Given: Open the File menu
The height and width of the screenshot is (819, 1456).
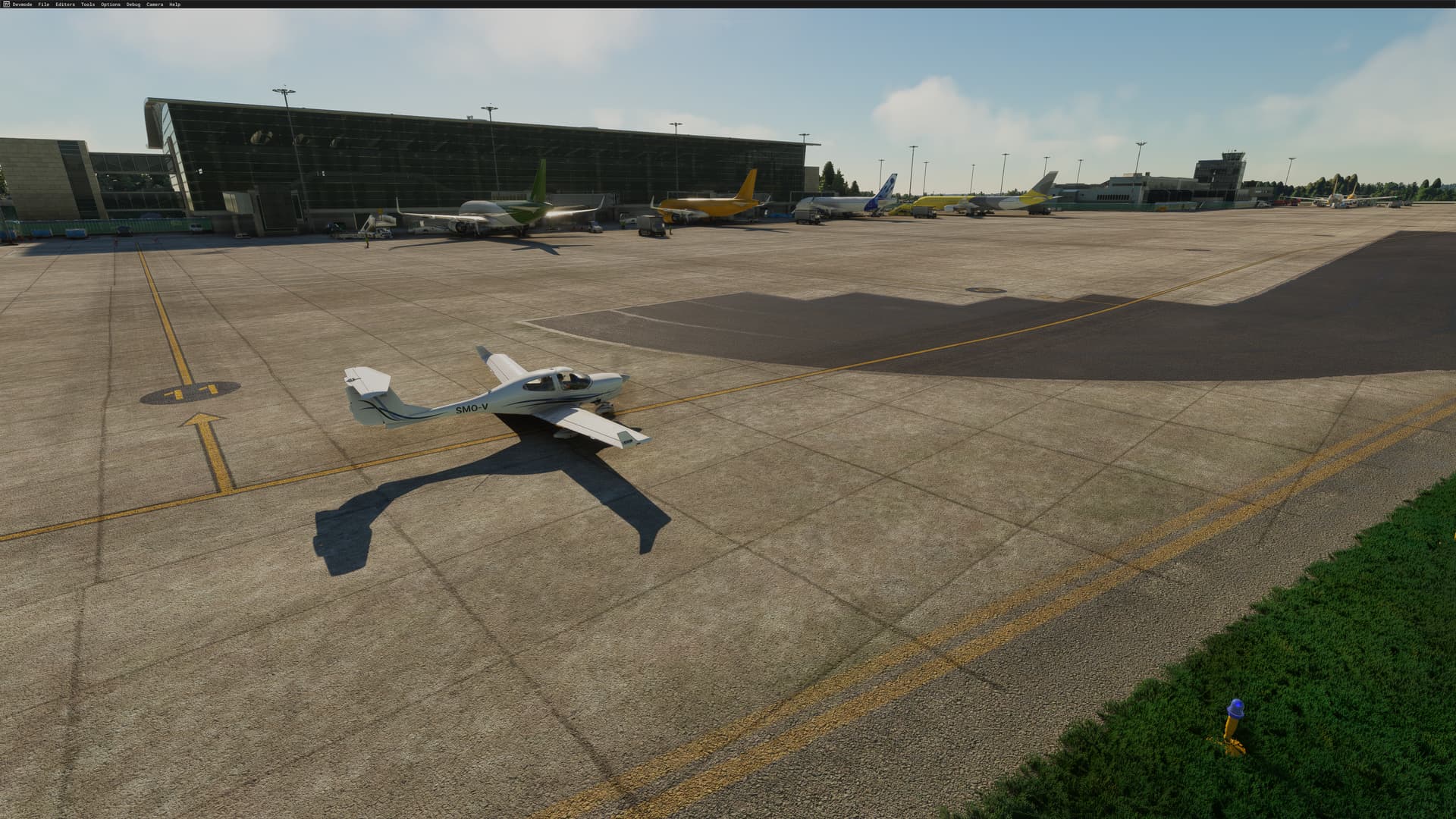Looking at the screenshot, I should 44,5.
